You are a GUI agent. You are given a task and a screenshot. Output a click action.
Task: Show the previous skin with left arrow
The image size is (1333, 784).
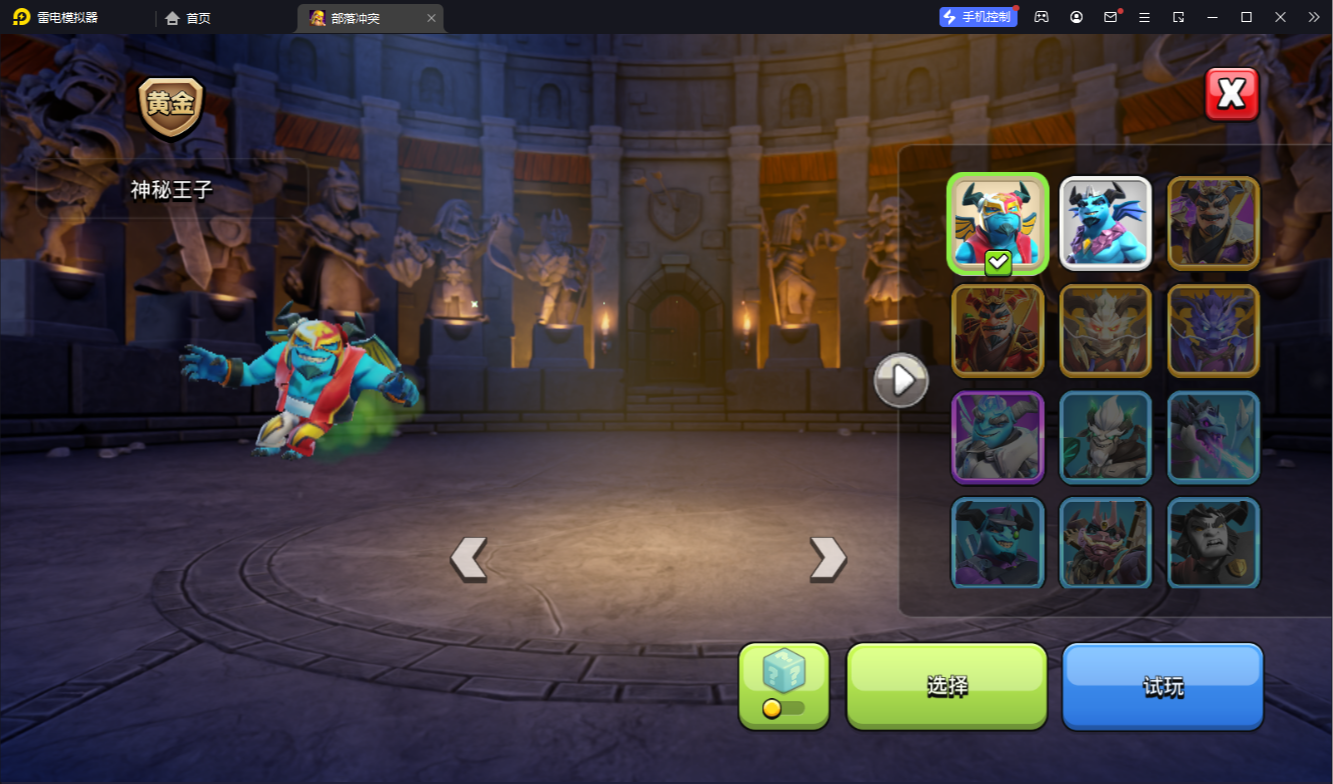point(468,558)
